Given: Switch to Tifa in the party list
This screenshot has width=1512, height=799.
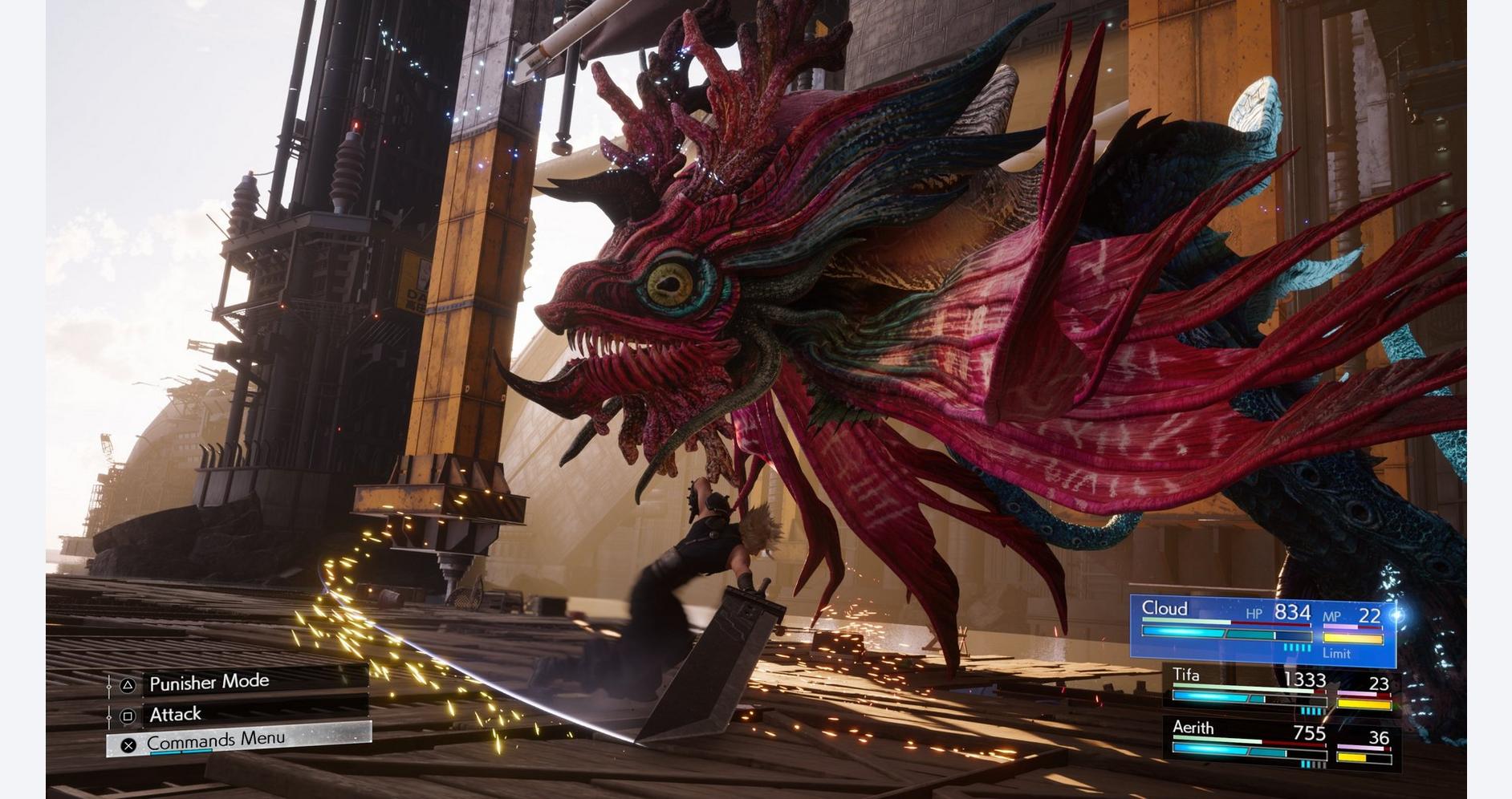Looking at the screenshot, I should (1281, 692).
